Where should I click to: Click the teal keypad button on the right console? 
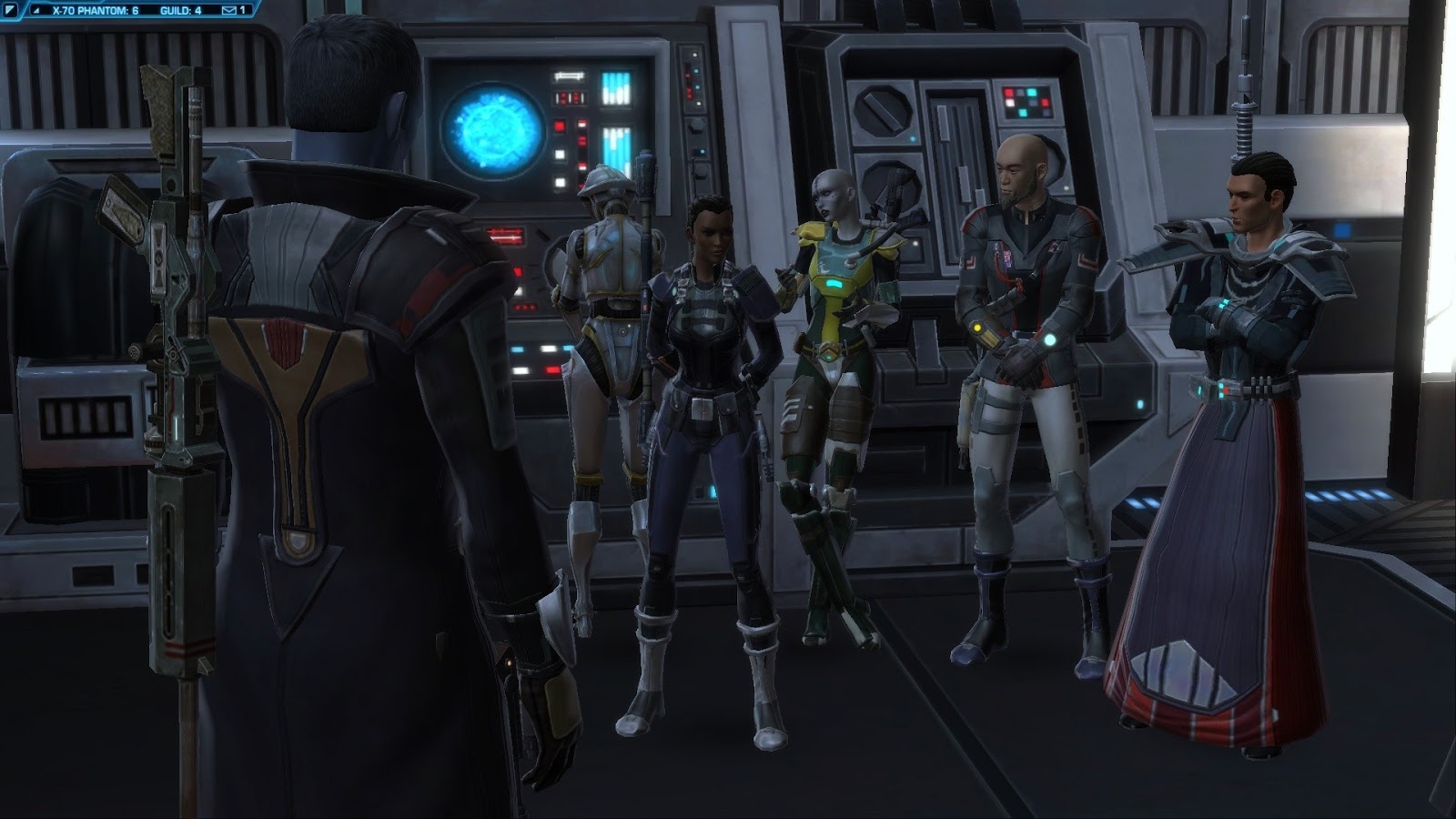[1030, 92]
